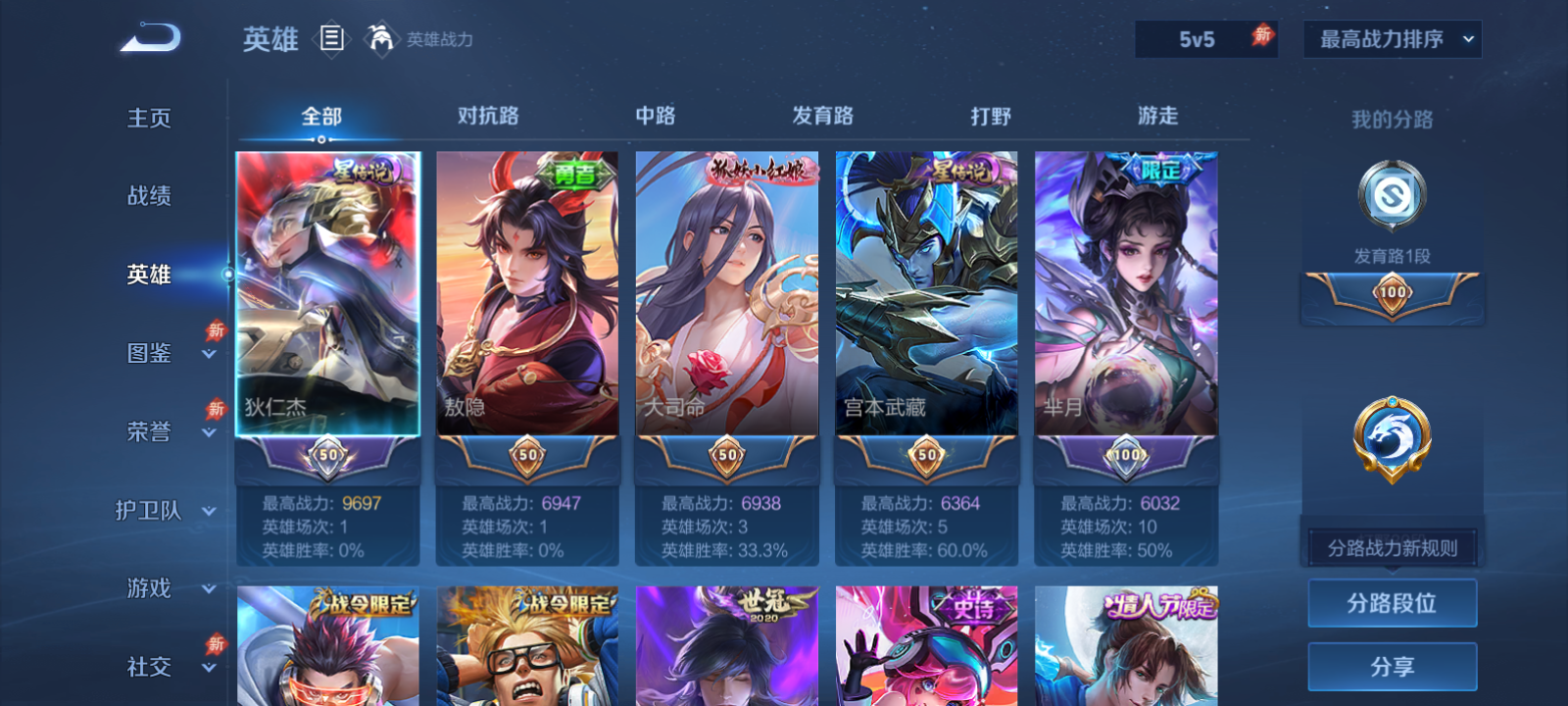
Task: Click the 分路段位 button
Action: coord(1392,603)
